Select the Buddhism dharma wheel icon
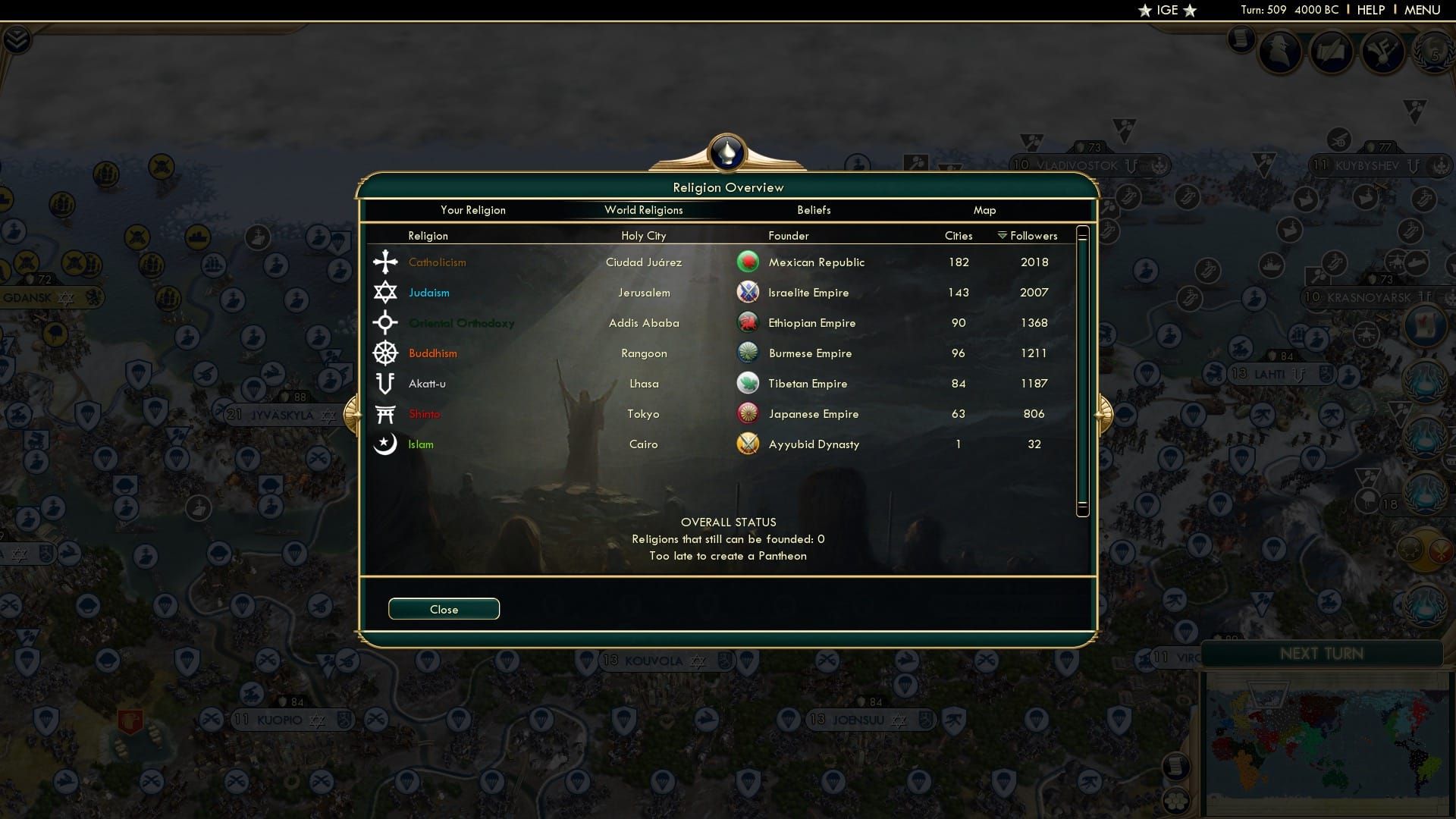 tap(385, 353)
